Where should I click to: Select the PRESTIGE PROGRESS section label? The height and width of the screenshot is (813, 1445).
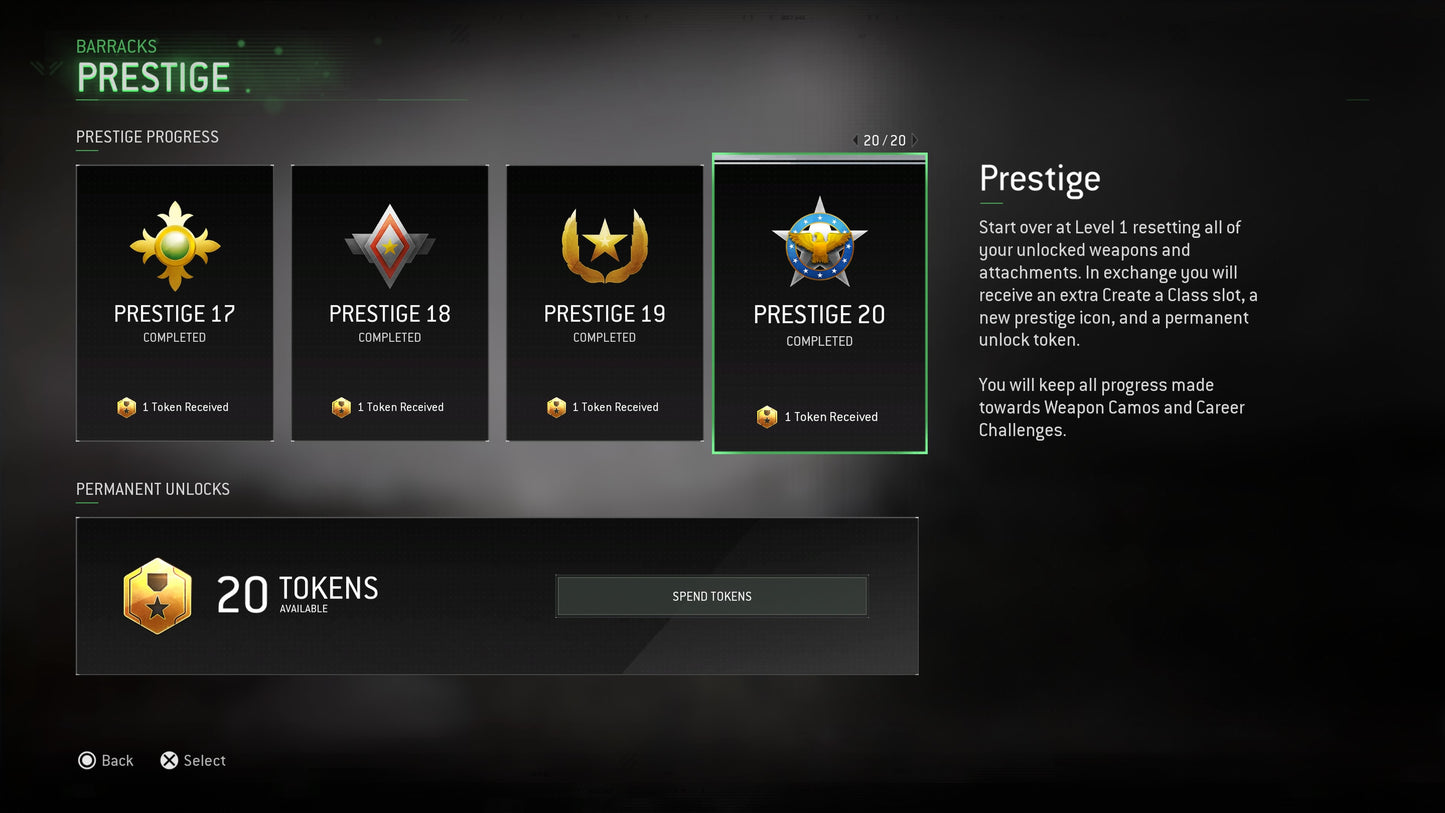point(147,137)
